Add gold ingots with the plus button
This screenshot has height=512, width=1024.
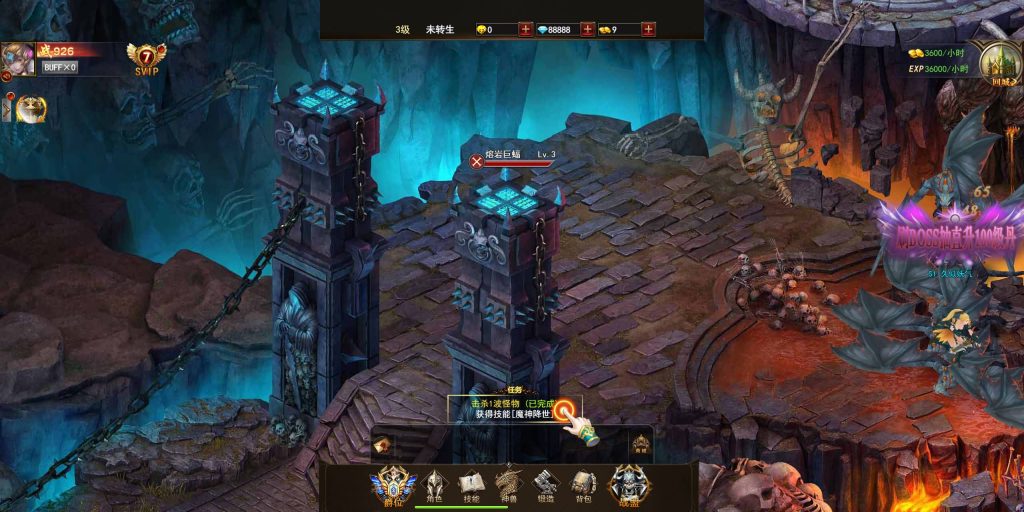point(525,29)
